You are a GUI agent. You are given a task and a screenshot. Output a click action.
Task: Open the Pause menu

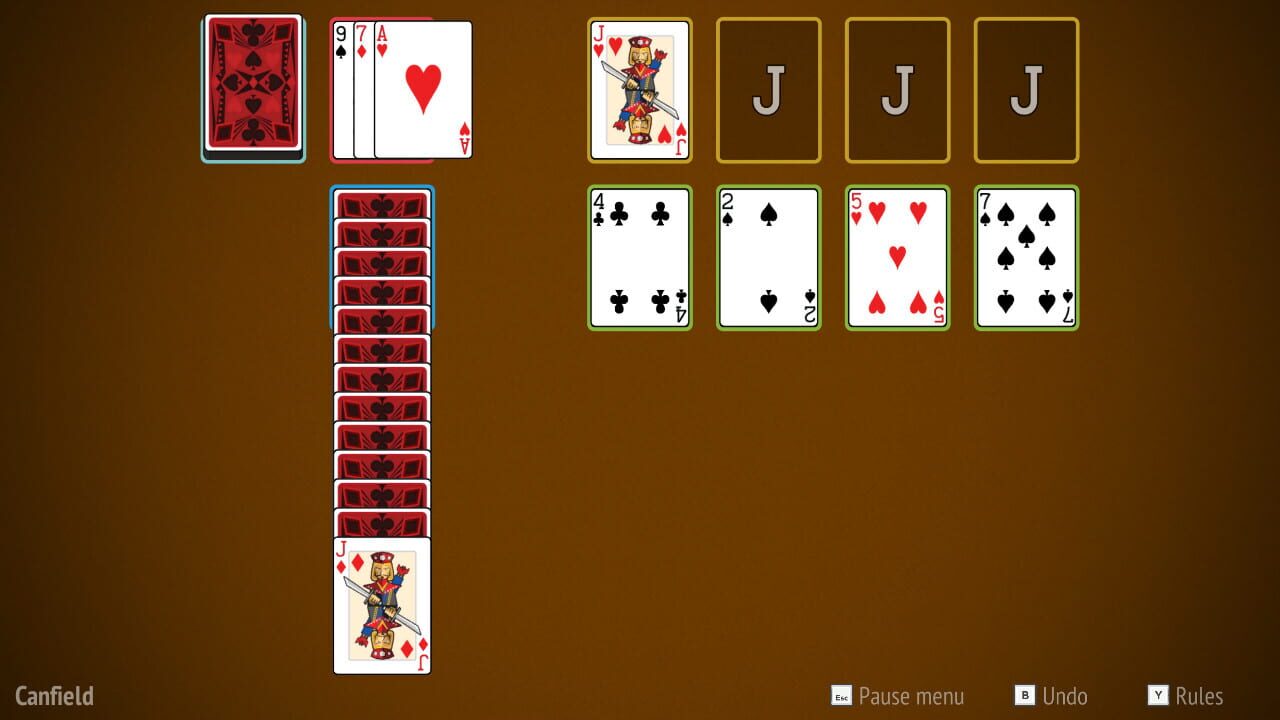(x=897, y=696)
